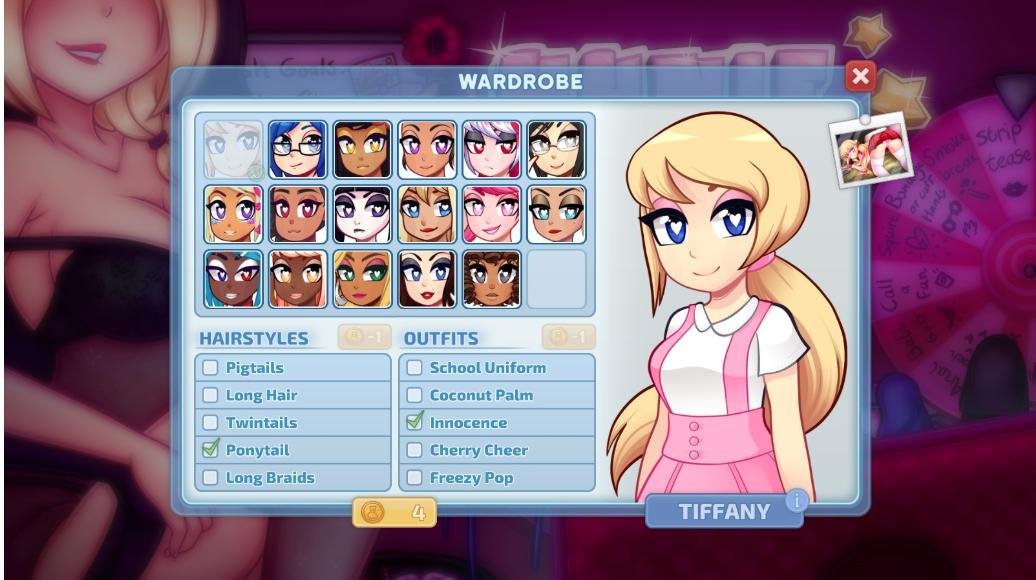Choose the Coconut Palm outfit

pyautogui.click(x=415, y=395)
